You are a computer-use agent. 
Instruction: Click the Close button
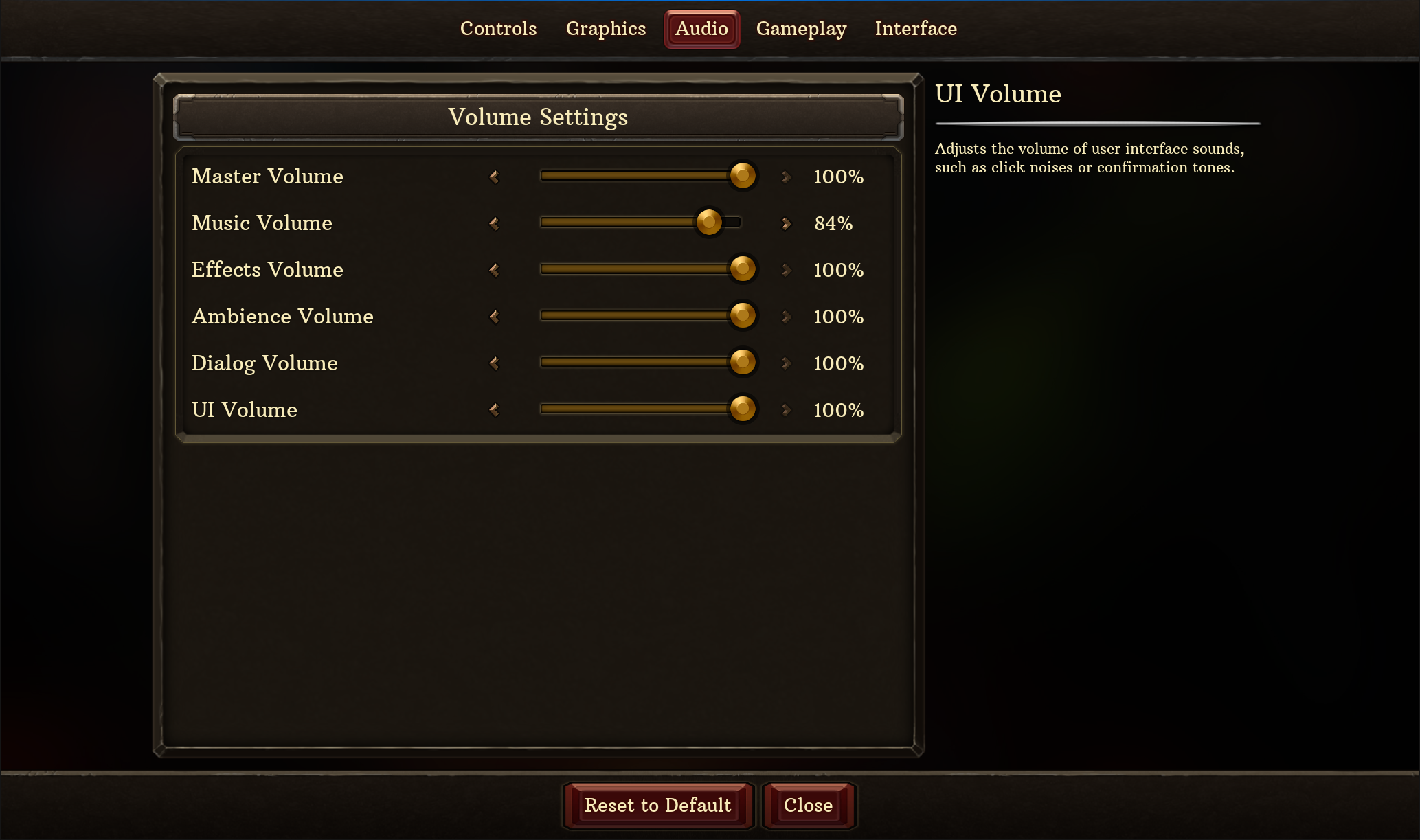[808, 806]
